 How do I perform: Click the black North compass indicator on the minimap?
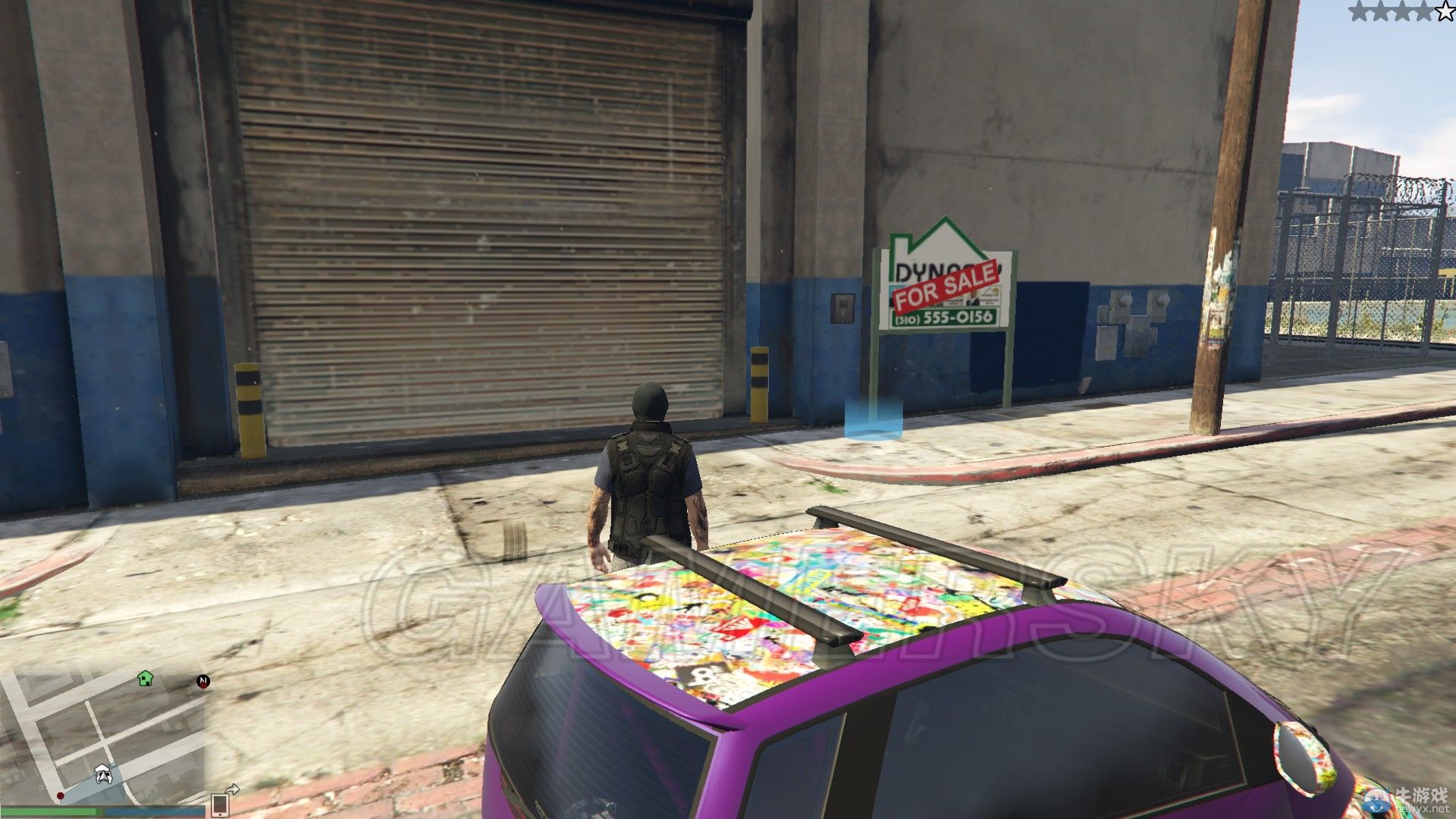(203, 682)
